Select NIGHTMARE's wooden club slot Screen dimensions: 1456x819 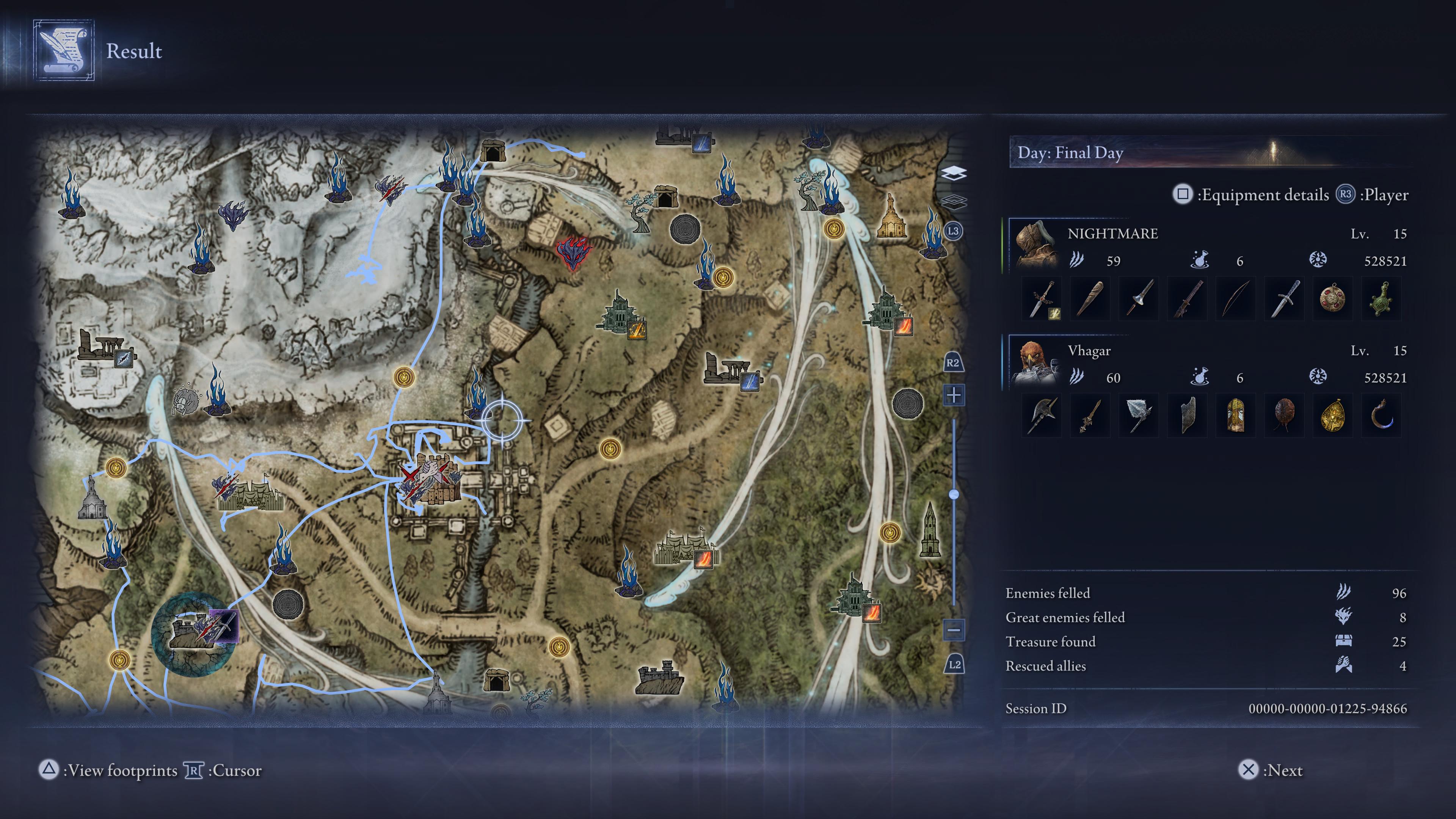tap(1090, 299)
